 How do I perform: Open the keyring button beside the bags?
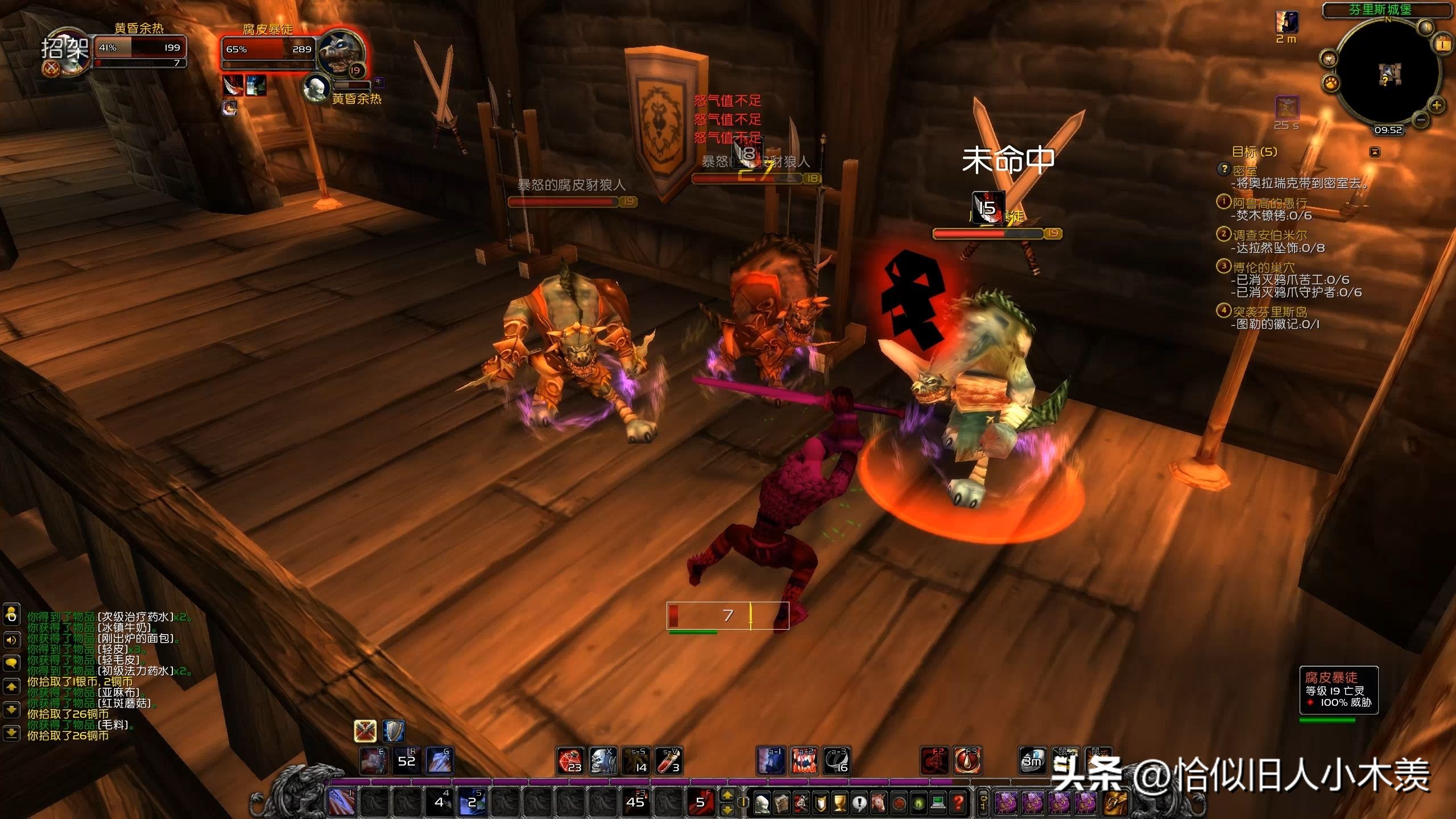pyautogui.click(x=983, y=803)
